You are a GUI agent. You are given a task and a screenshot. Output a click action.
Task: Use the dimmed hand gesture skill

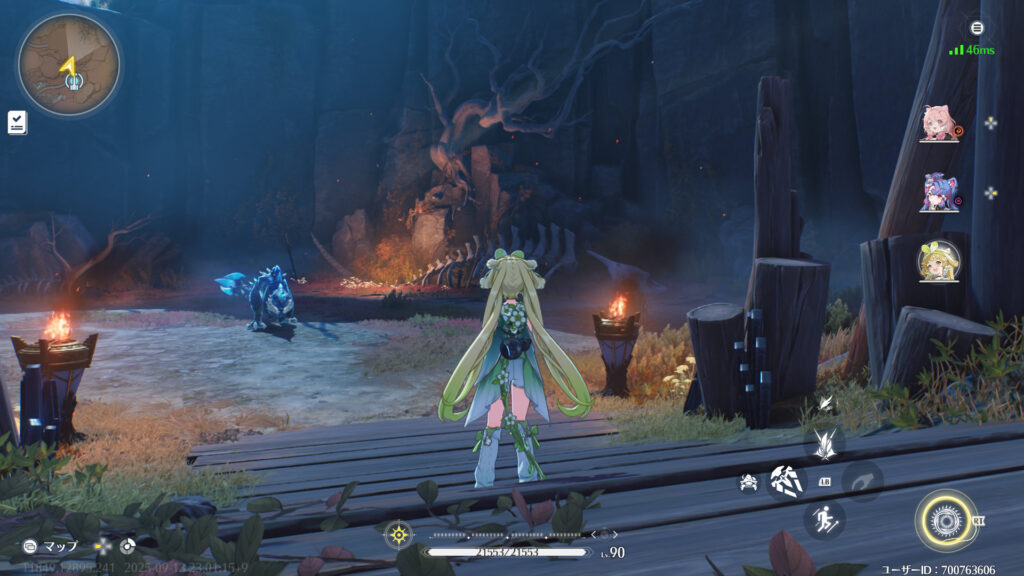[862, 481]
